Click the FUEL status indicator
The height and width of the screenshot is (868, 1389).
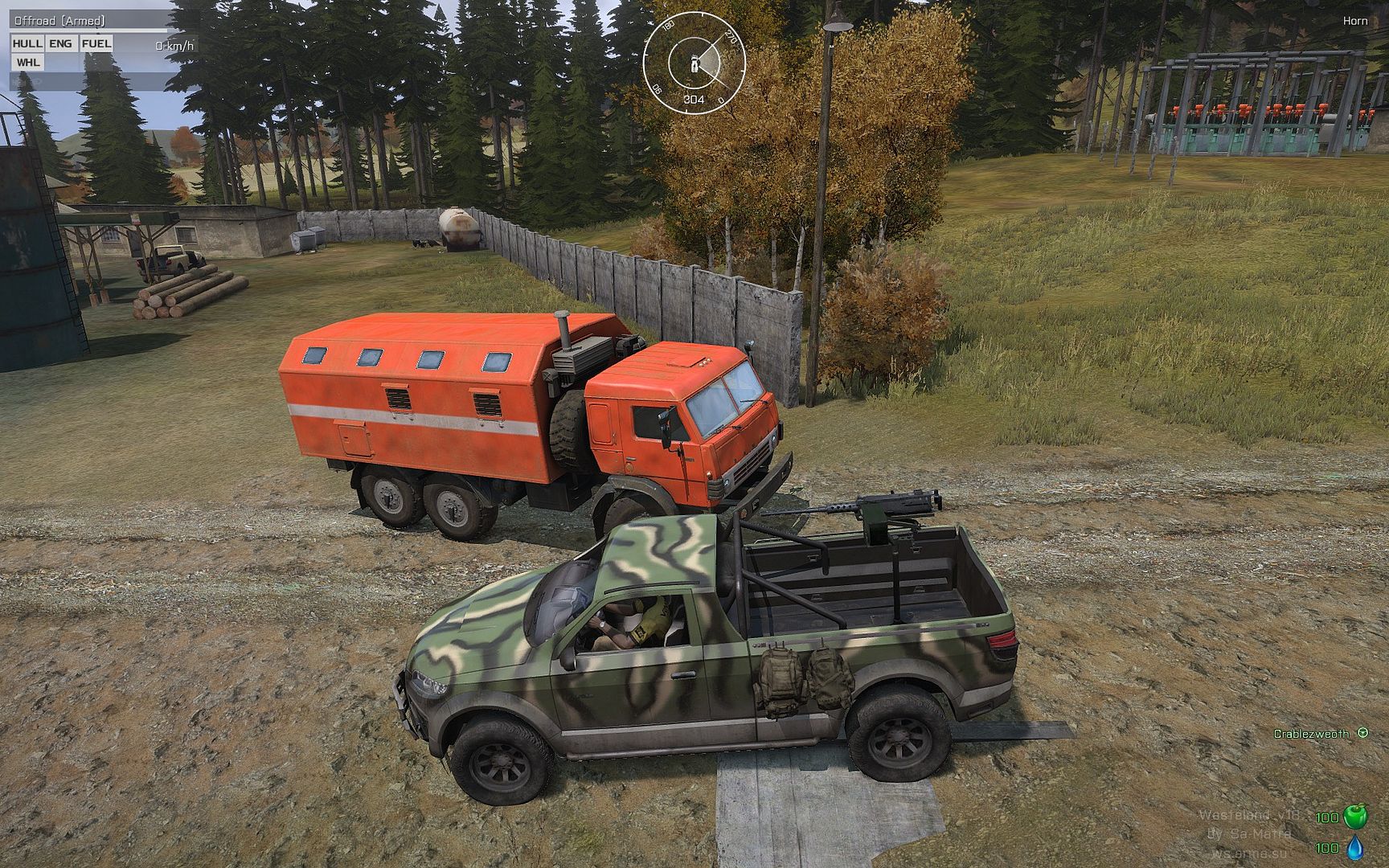pos(96,43)
